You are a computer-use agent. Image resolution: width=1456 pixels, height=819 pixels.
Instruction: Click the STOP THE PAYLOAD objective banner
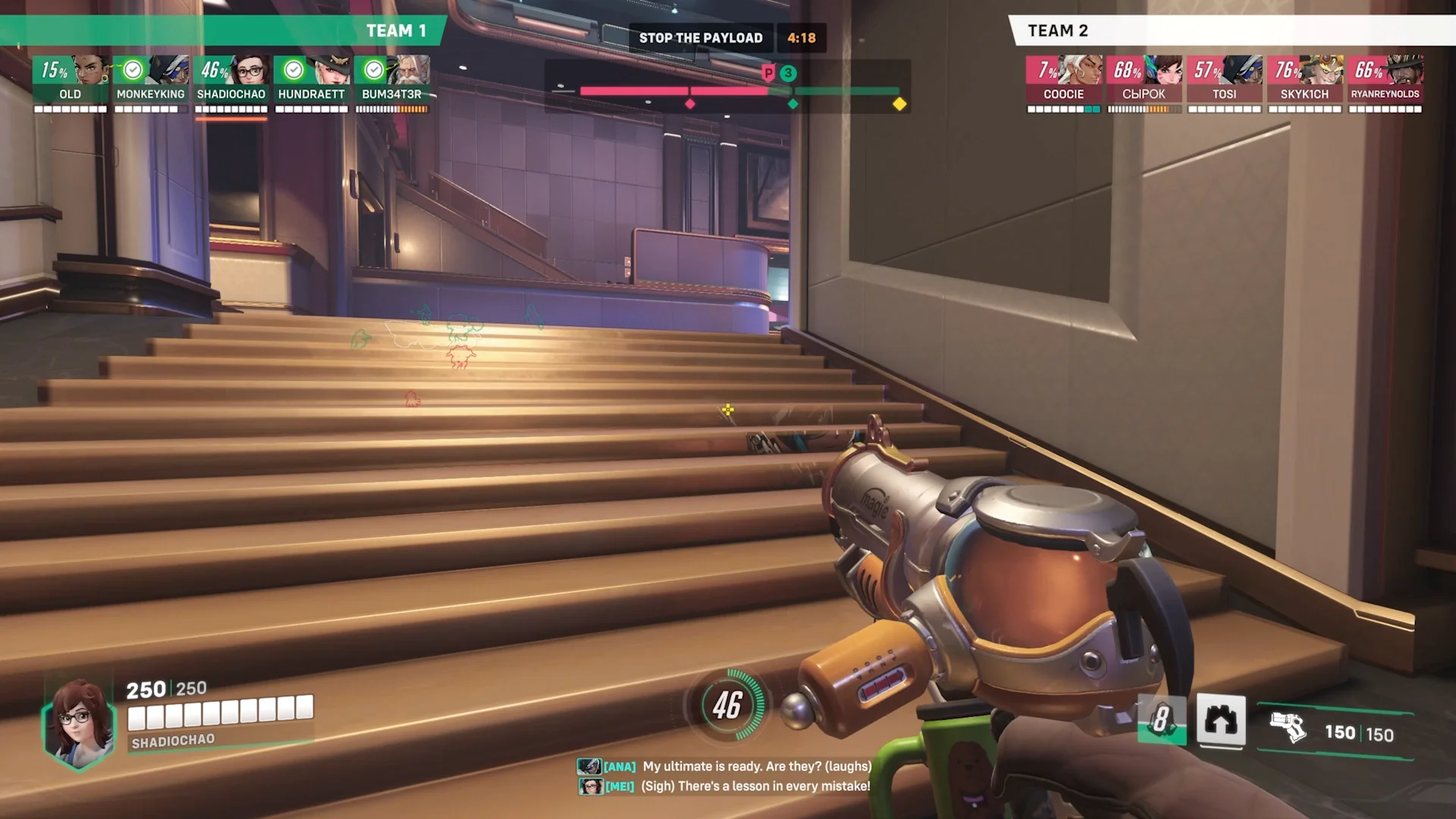tap(701, 37)
